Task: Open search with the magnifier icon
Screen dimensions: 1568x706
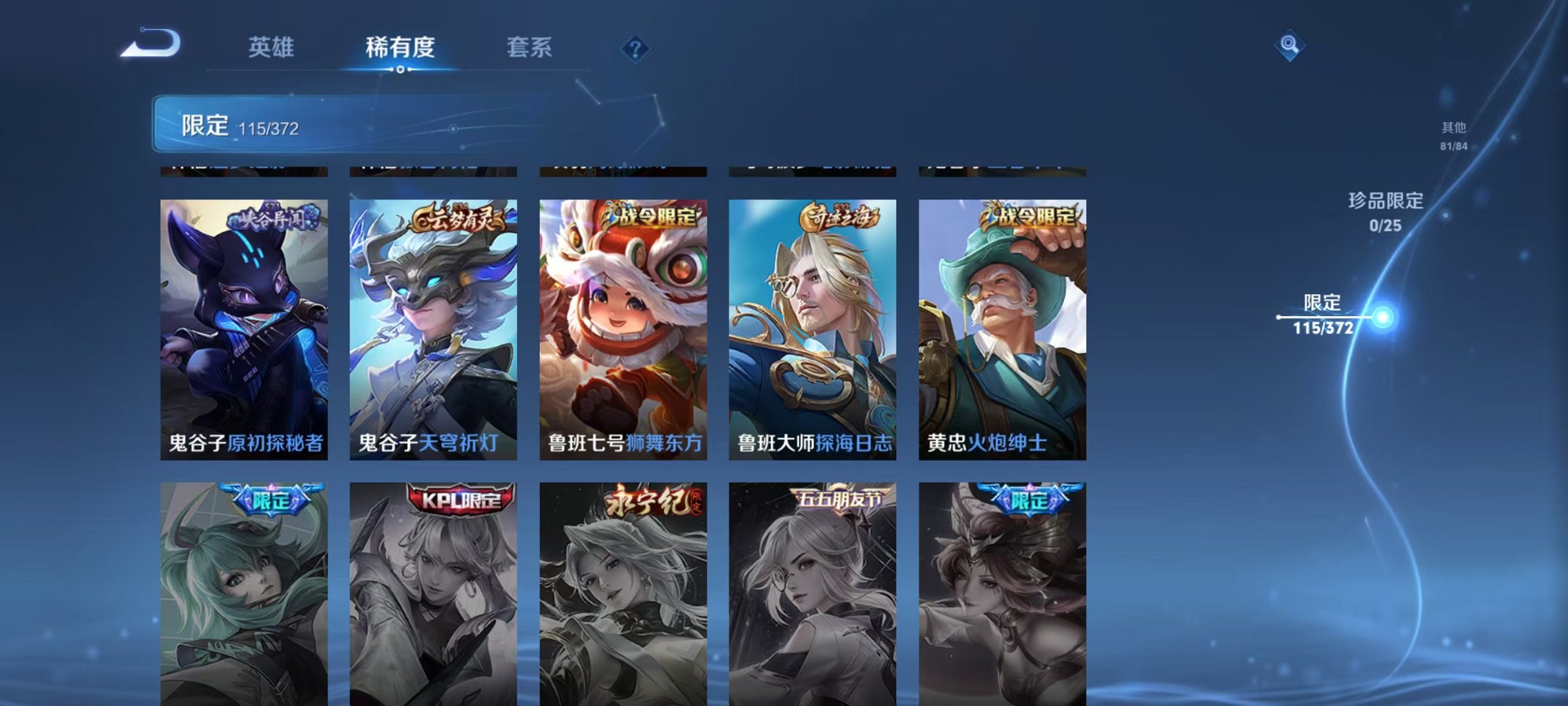Action: 1288,47
